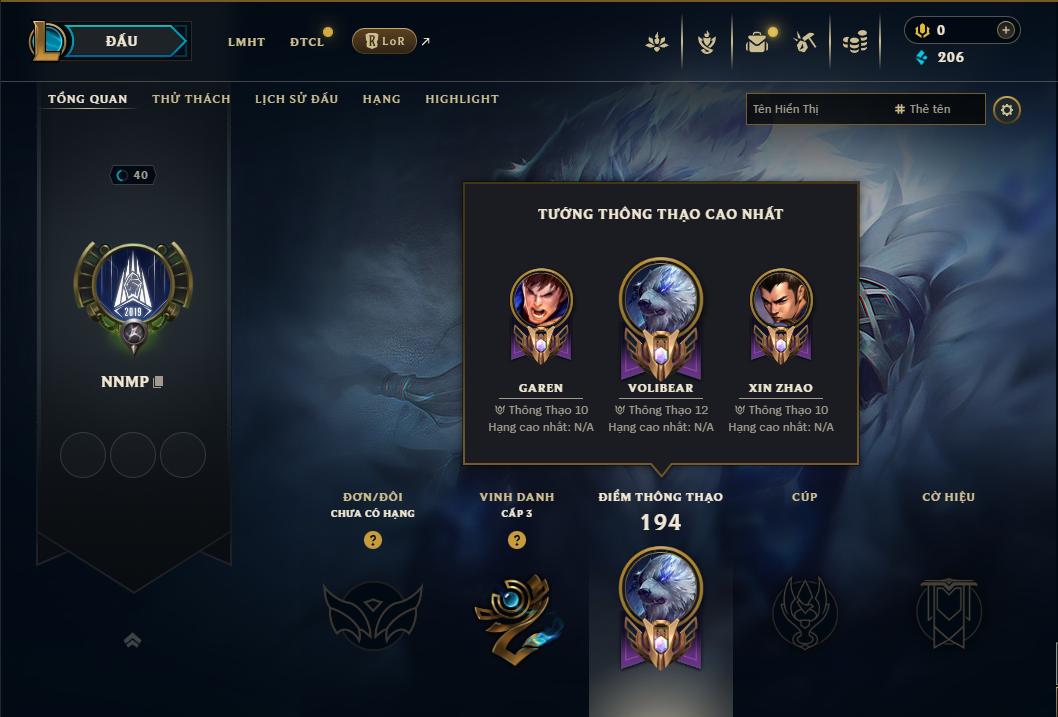
Task: Open the ĐTCL game mode
Action: pyautogui.click(x=307, y=42)
